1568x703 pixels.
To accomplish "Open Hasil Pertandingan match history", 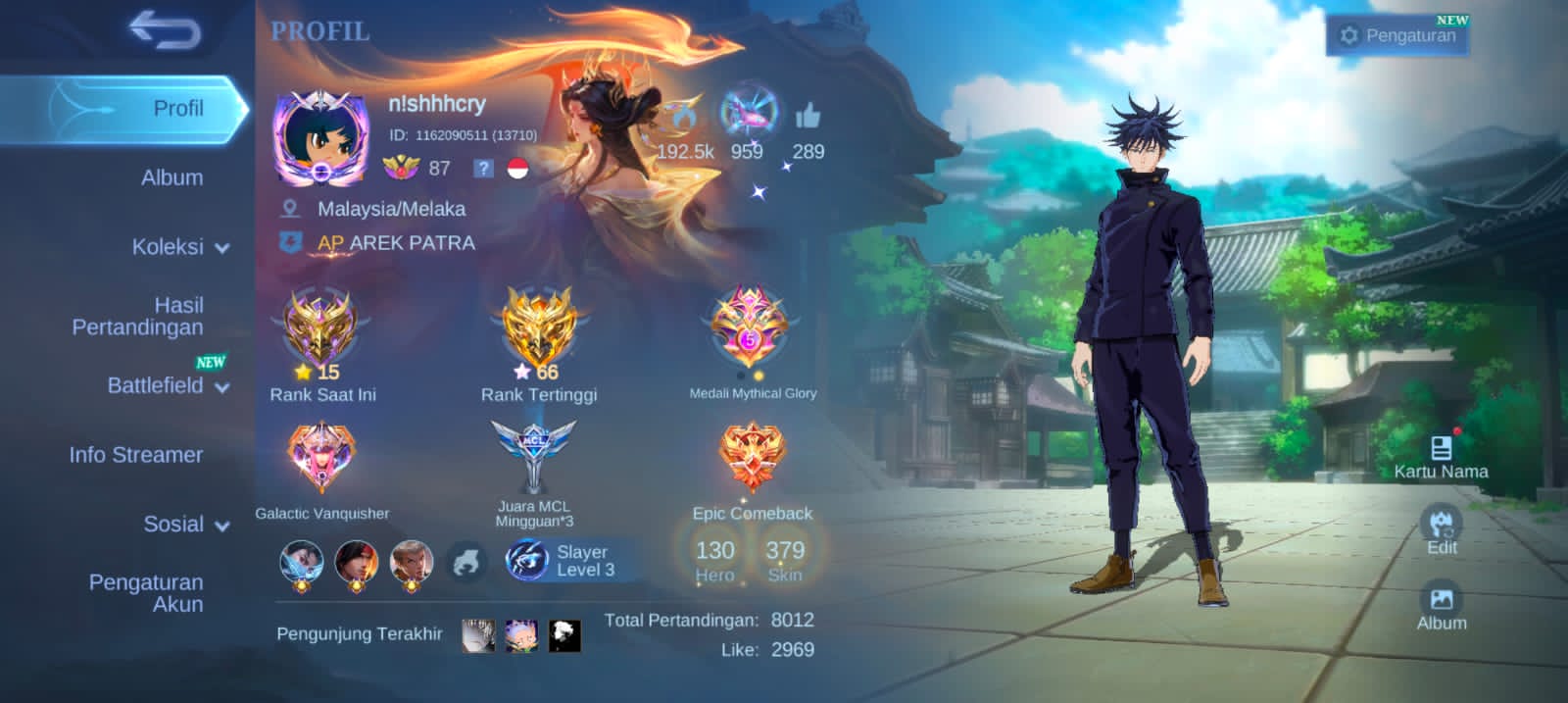I will pos(138,316).
